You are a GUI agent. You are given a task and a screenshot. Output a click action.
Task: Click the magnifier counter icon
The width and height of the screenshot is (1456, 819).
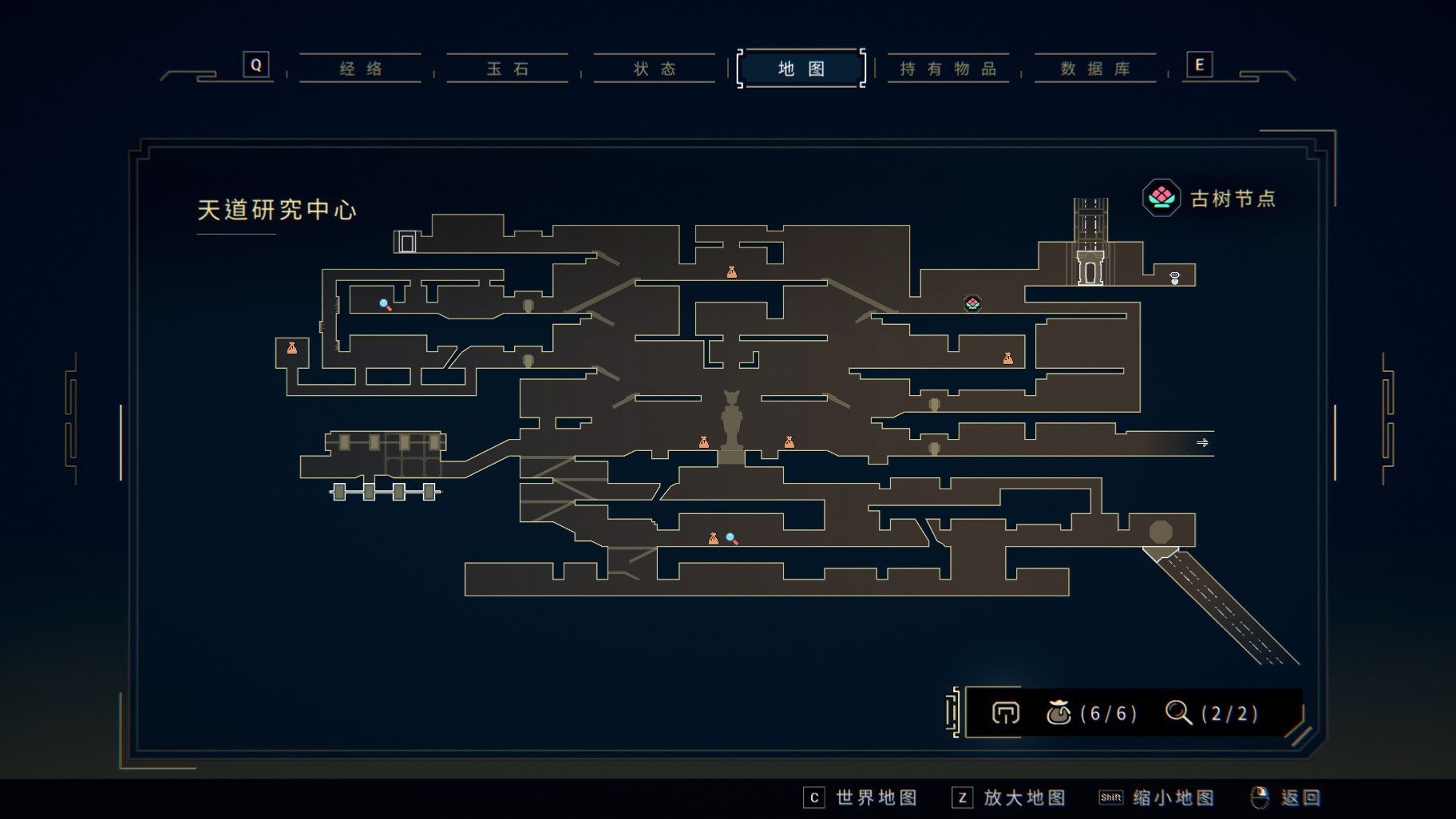pos(1178,712)
